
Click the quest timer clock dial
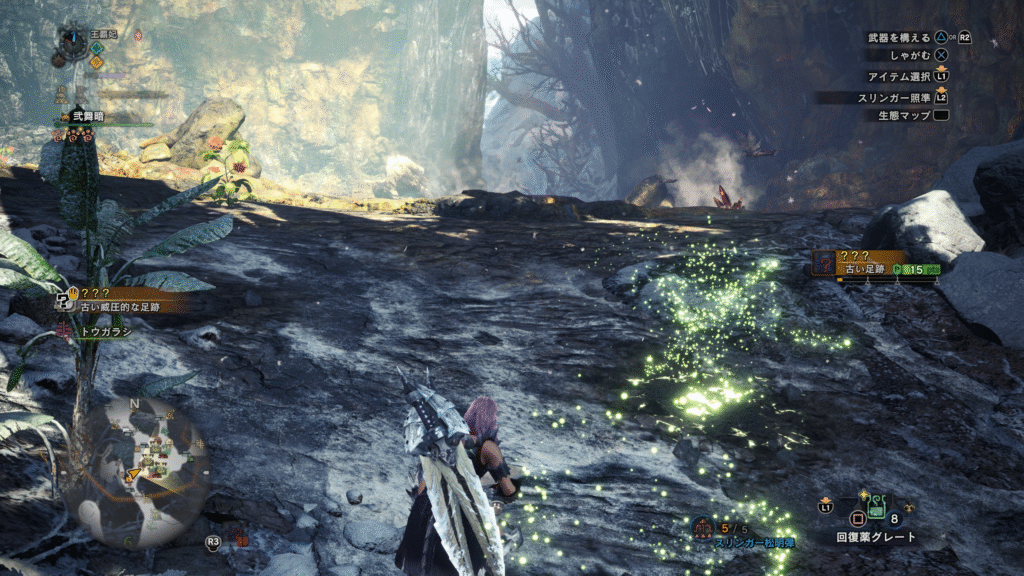coord(72,40)
